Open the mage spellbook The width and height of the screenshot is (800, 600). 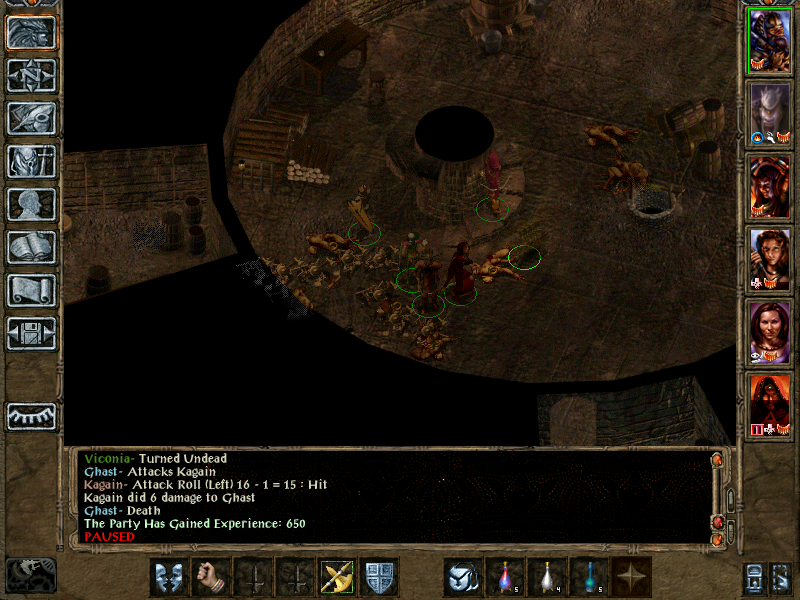pos(31,247)
